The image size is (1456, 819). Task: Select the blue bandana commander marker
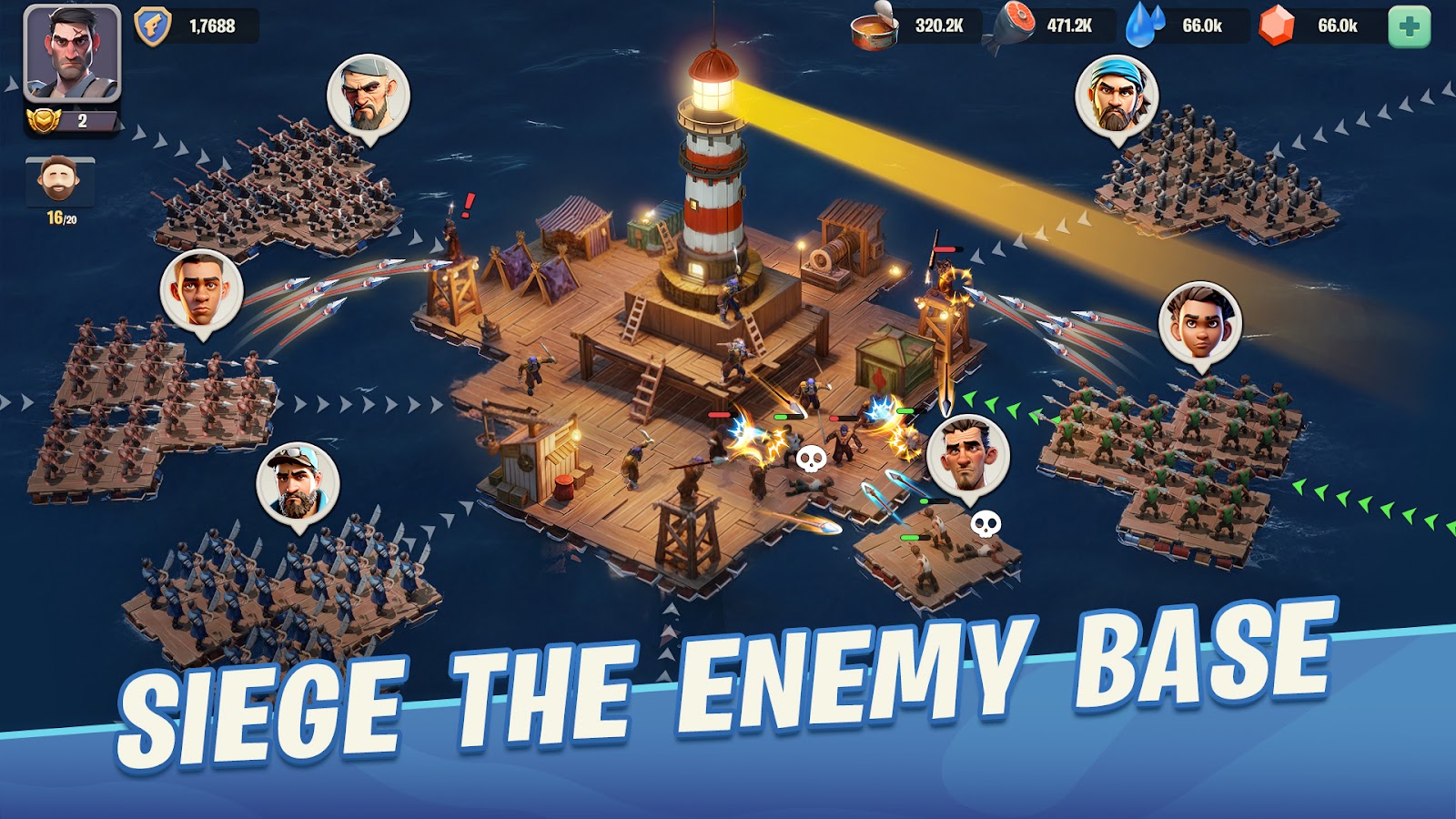coord(1116,96)
